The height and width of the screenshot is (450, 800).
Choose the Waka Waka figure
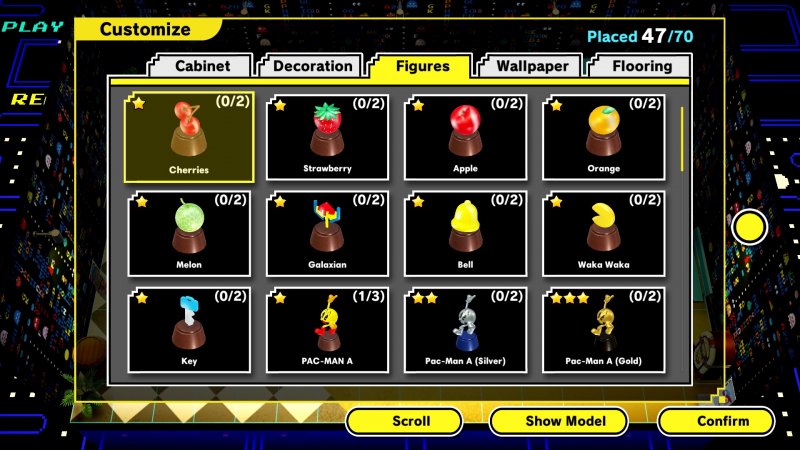604,234
